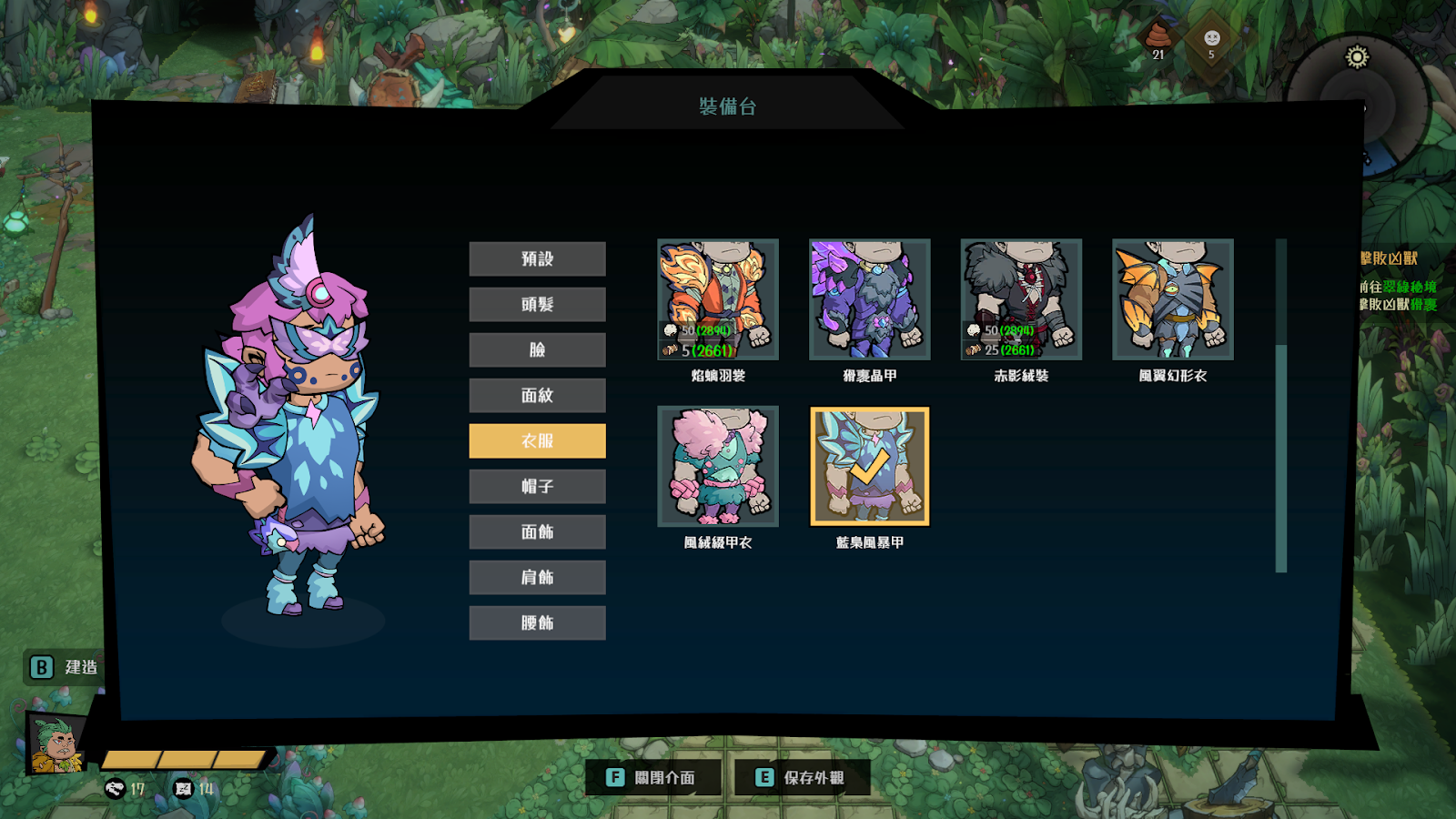This screenshot has width=1456, height=819.
Task: Switch to the 頭髮 hair category
Action: 537,304
